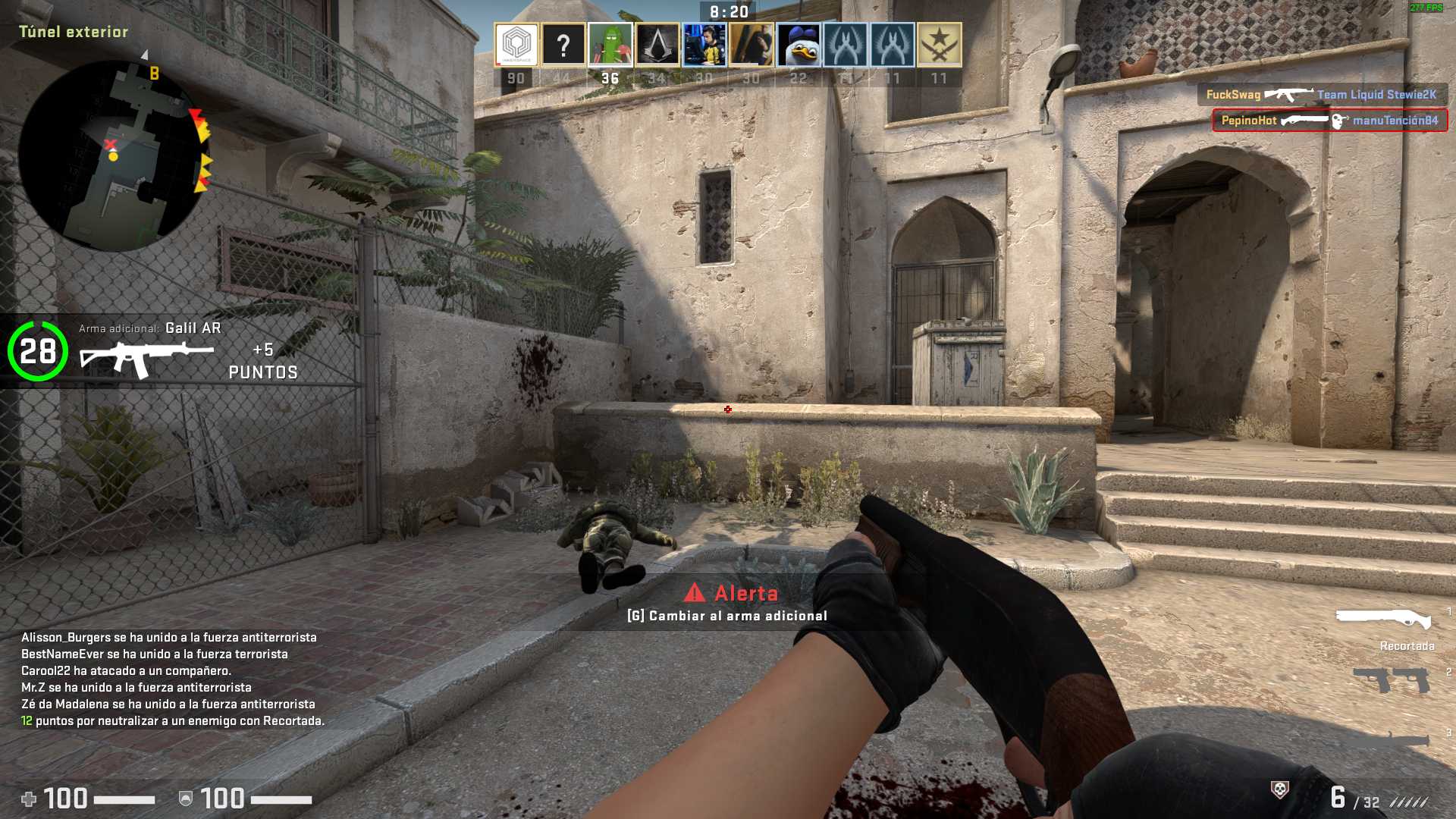Click the pickle character player avatar
Image resolution: width=1456 pixels, height=819 pixels.
click(610, 45)
